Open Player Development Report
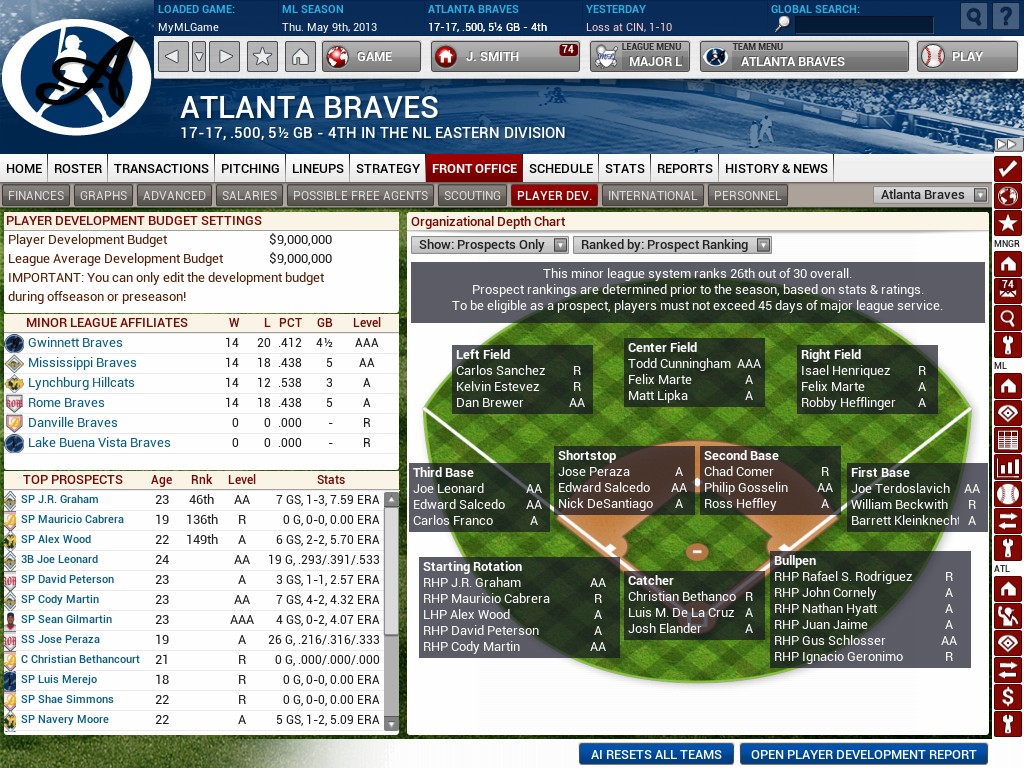This screenshot has height=768, width=1024. coord(863,754)
